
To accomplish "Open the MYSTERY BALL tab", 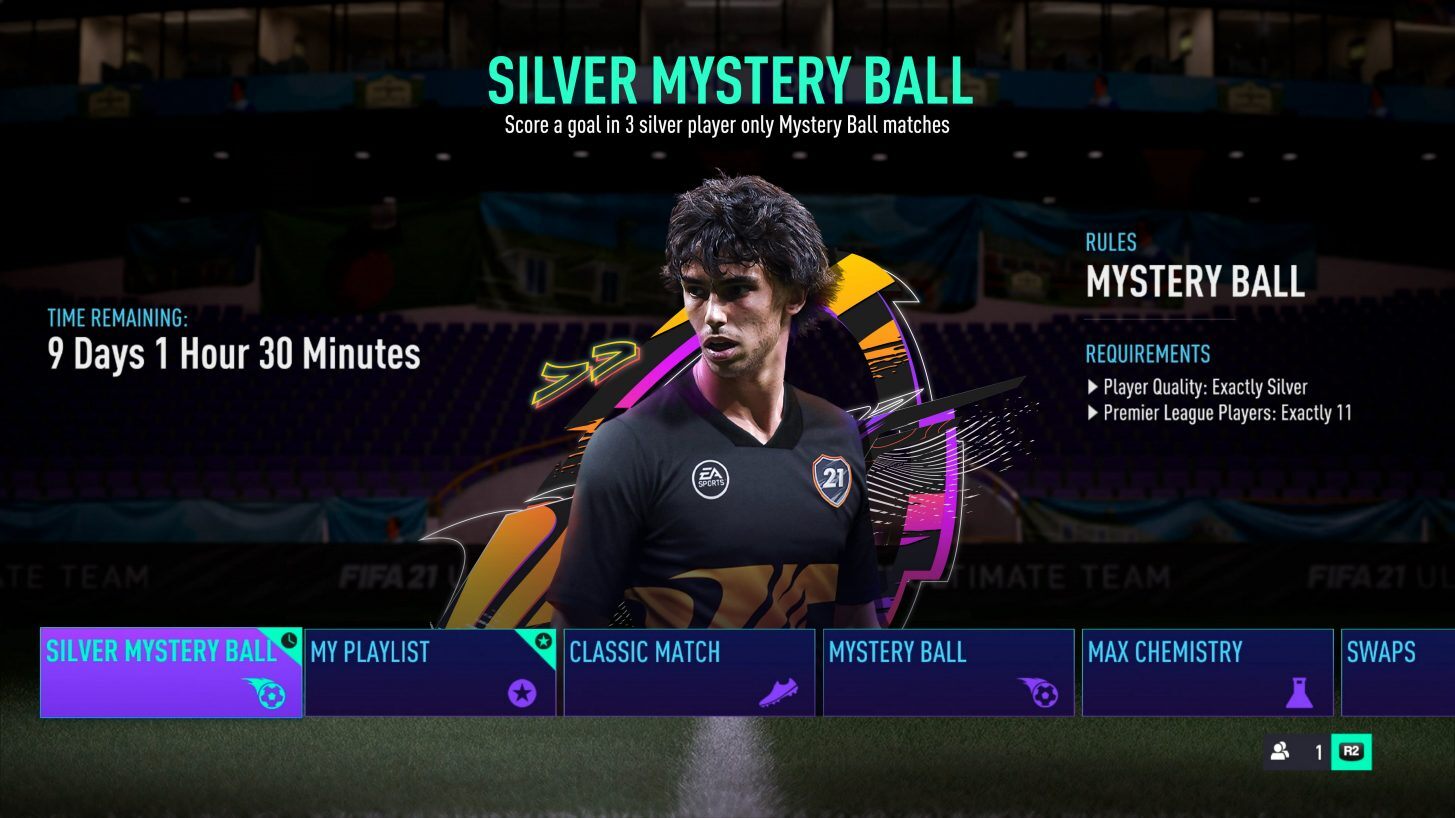I will click(948, 672).
